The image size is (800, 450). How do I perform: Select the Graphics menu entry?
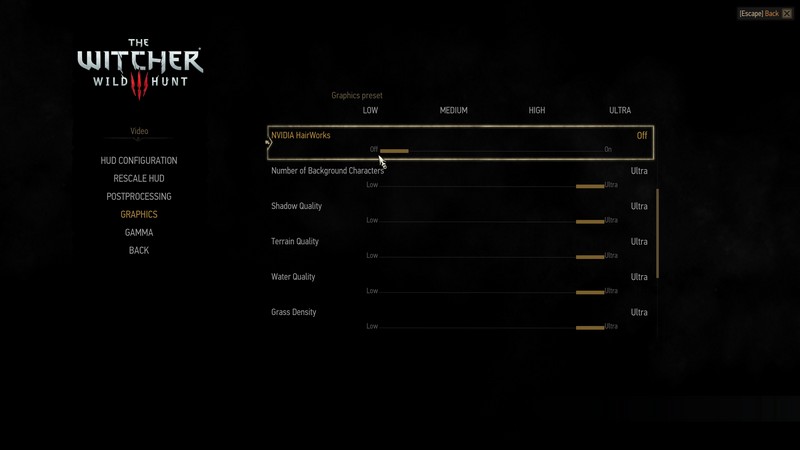point(139,214)
